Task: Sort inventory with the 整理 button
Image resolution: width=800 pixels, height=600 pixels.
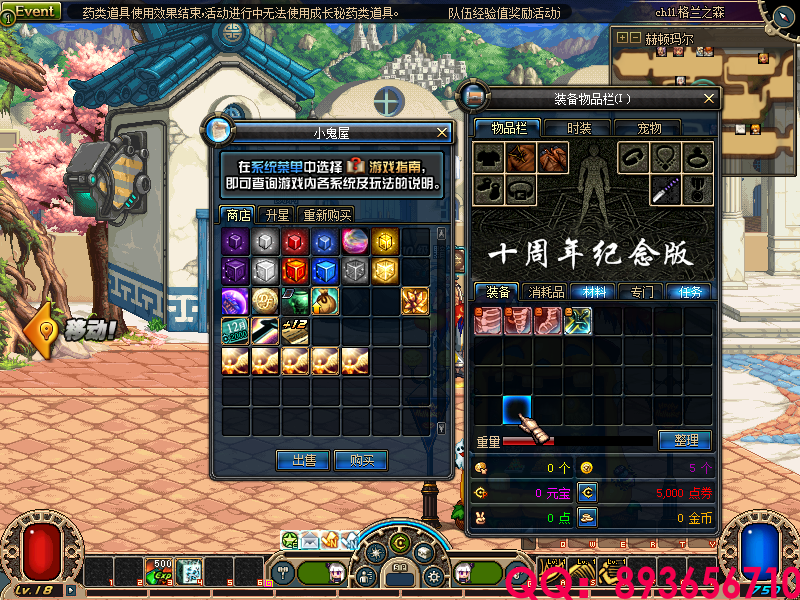Action: pos(685,440)
